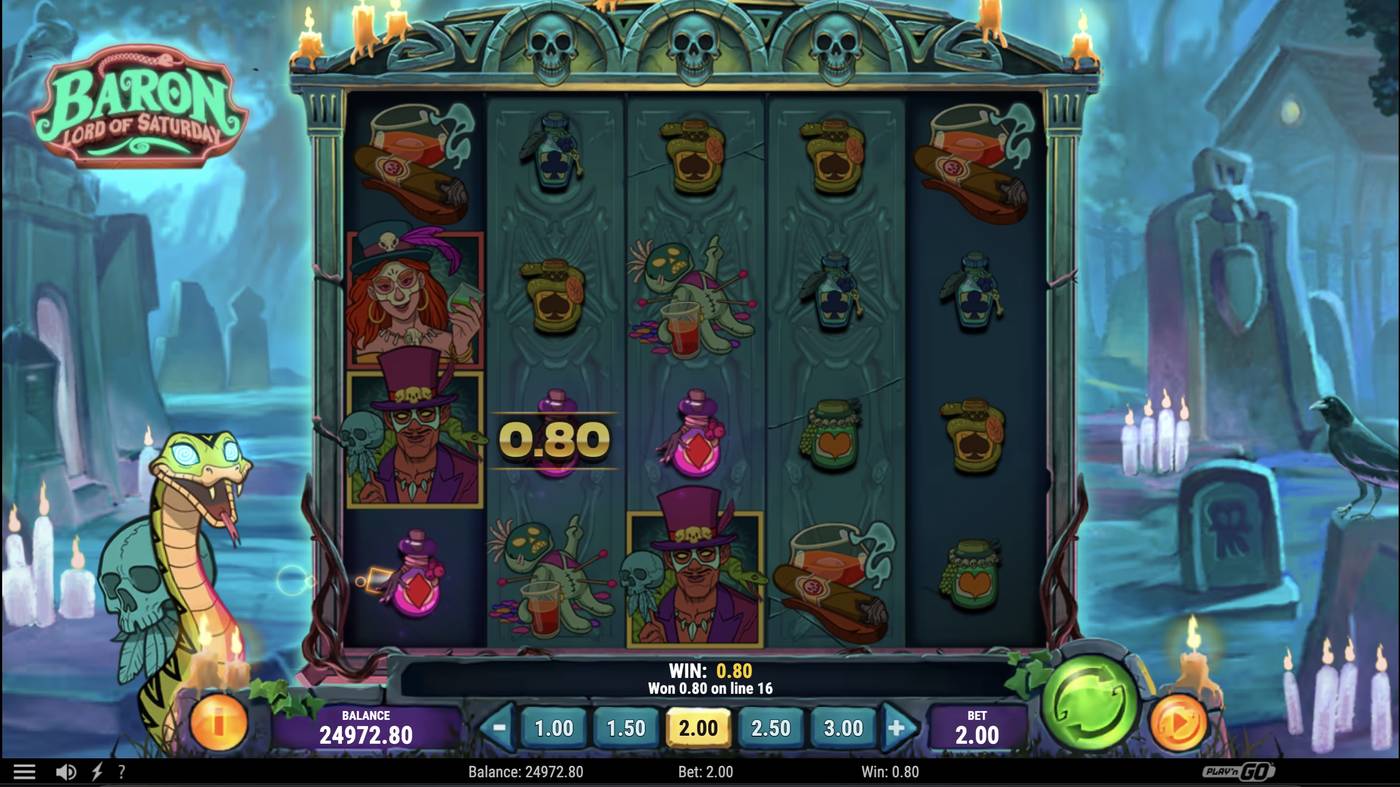
Task: Mute the game sound
Action: [x=64, y=770]
